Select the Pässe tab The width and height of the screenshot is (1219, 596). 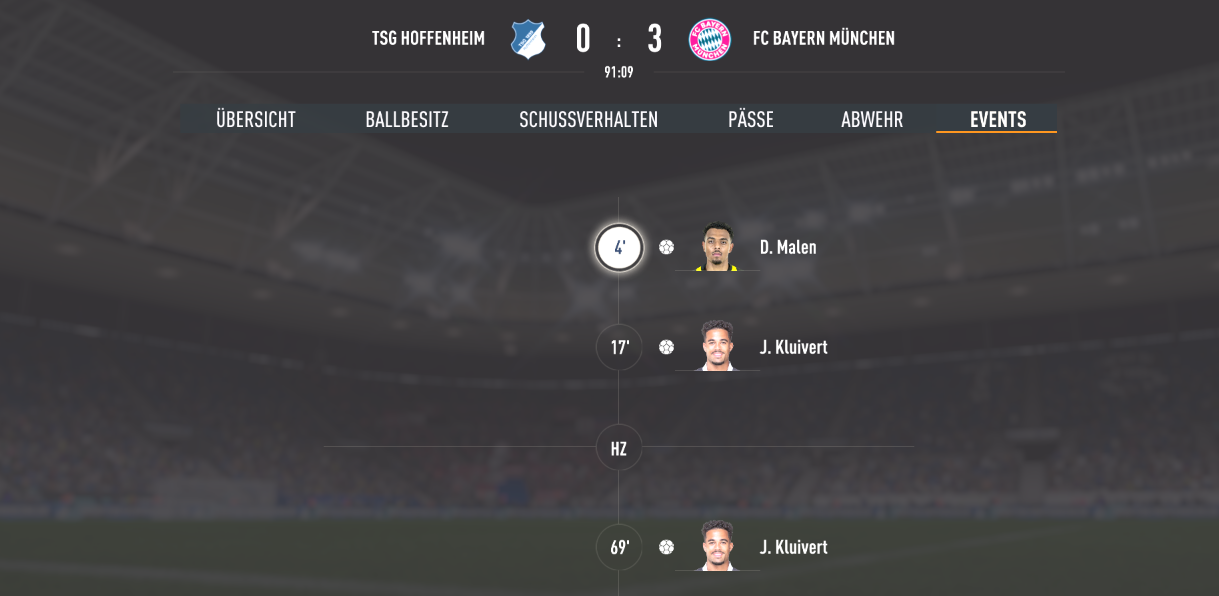click(x=751, y=120)
